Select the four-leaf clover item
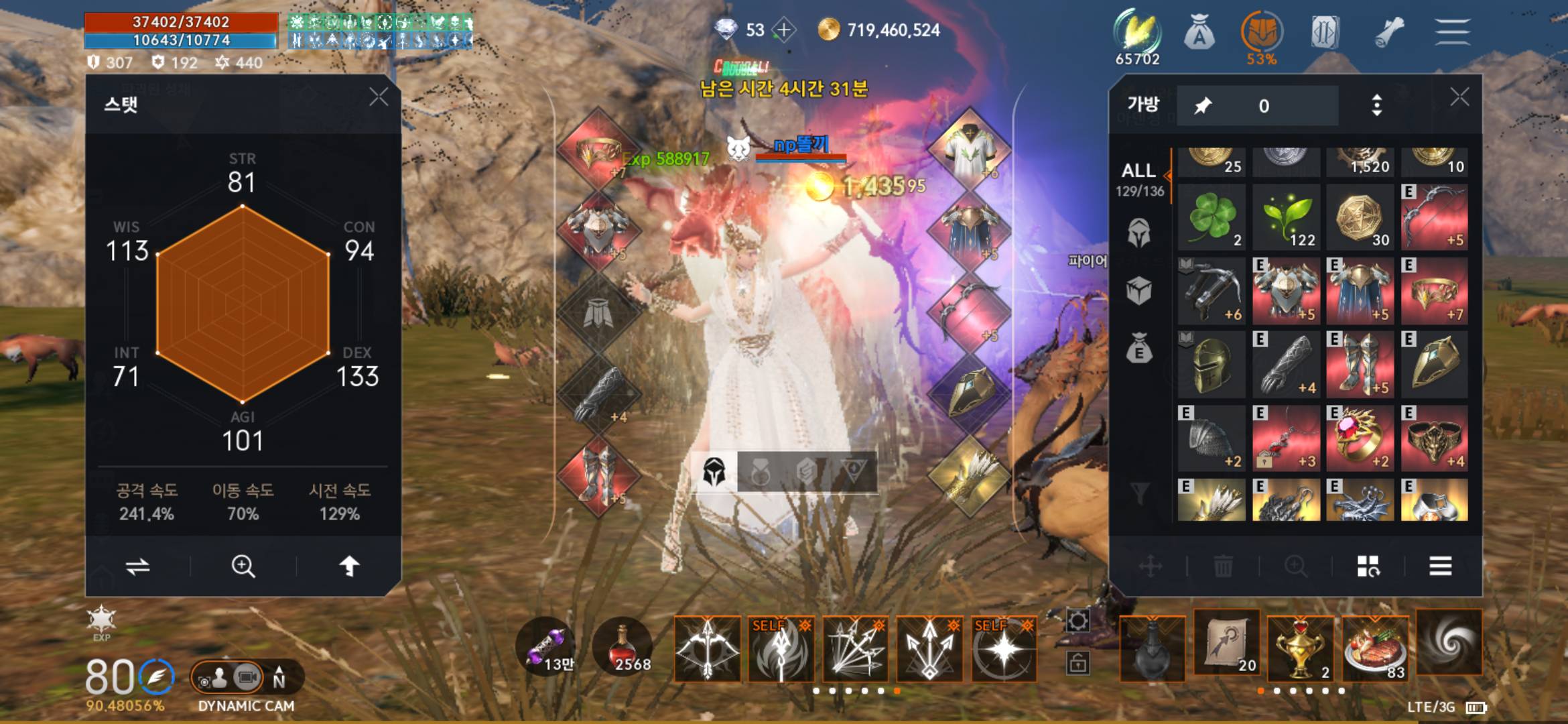 click(x=1212, y=218)
